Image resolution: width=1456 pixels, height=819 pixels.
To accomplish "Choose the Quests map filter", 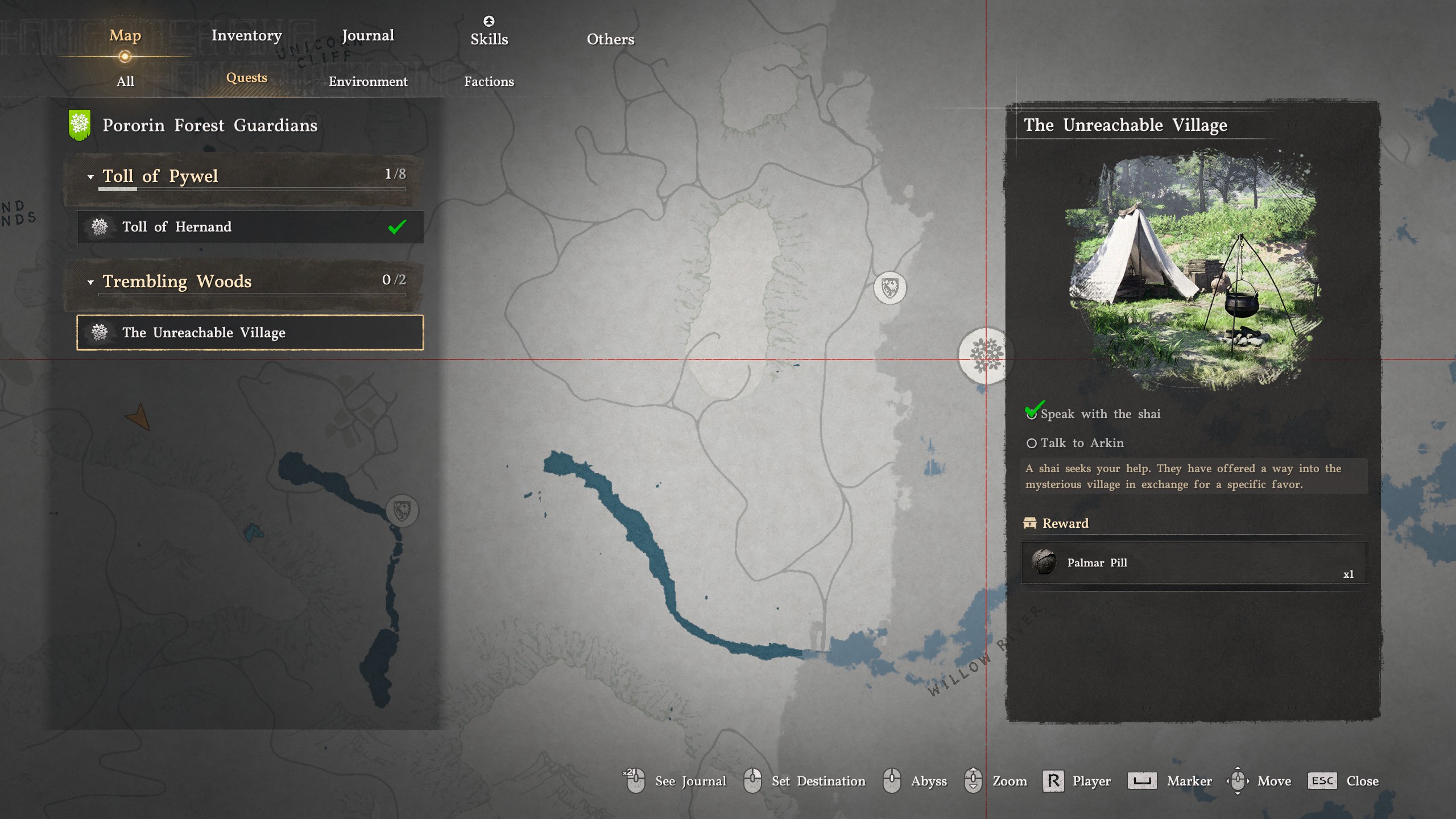I will click(246, 77).
